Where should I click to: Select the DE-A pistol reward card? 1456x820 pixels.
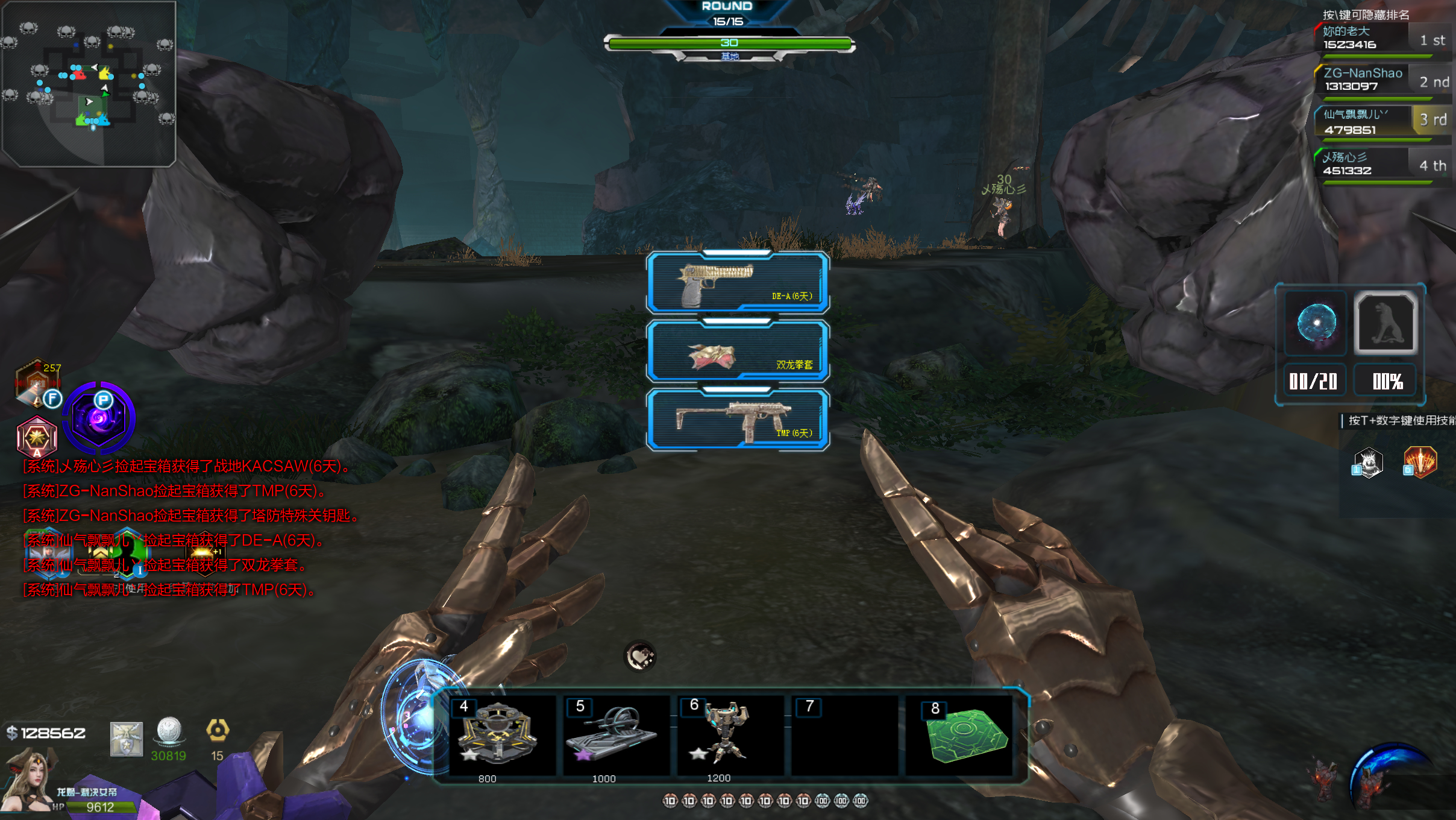pyautogui.click(x=738, y=282)
